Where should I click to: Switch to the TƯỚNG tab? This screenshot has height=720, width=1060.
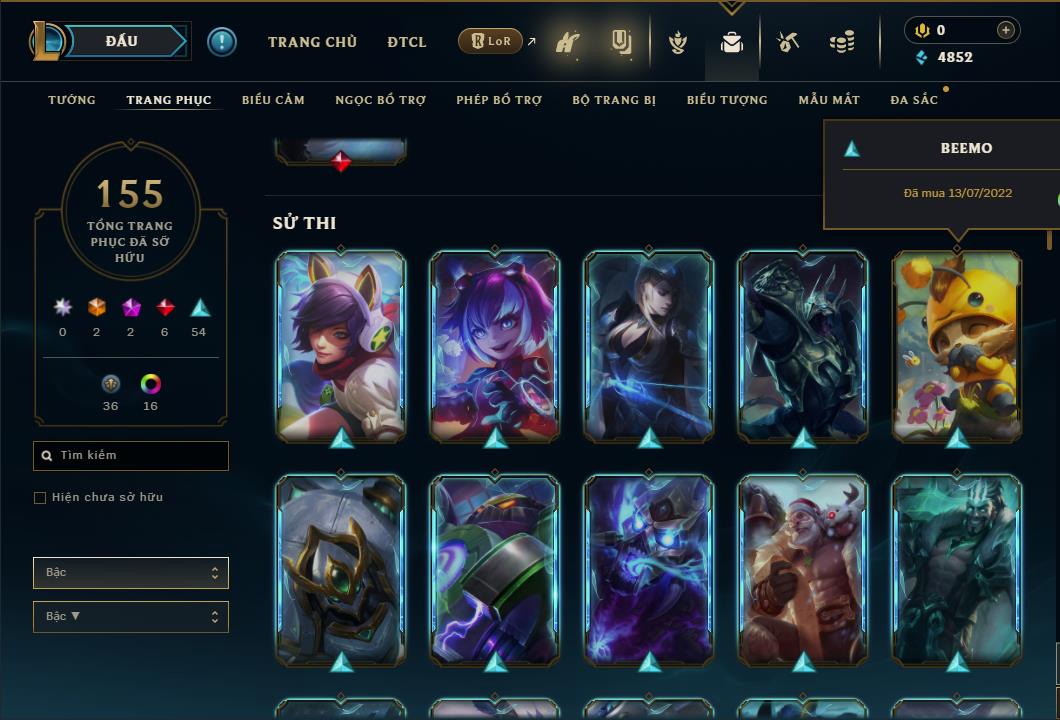coord(72,100)
